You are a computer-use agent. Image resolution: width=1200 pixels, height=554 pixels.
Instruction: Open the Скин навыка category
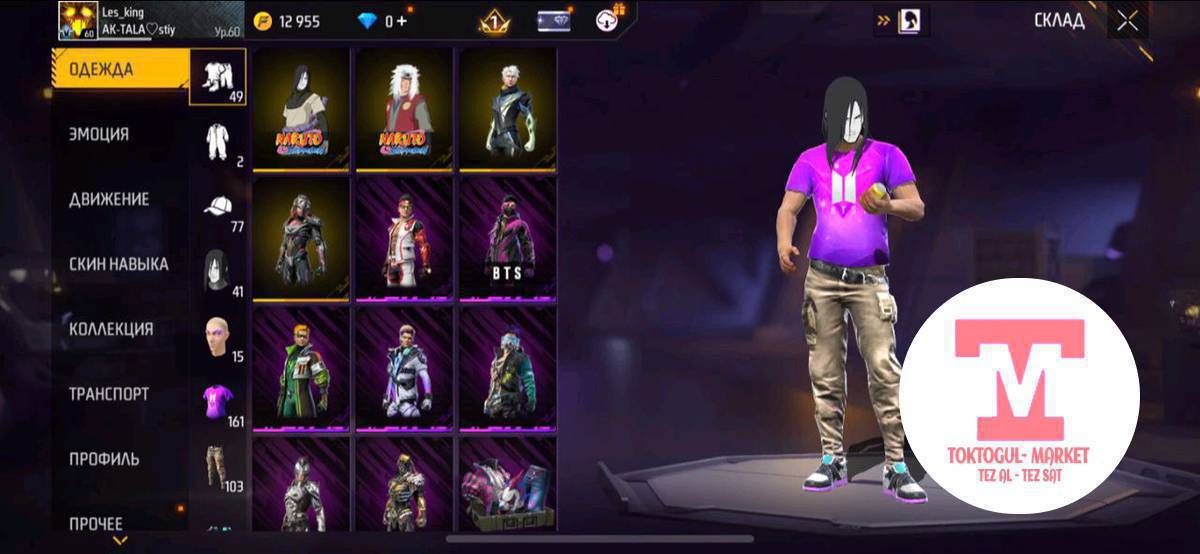120,264
